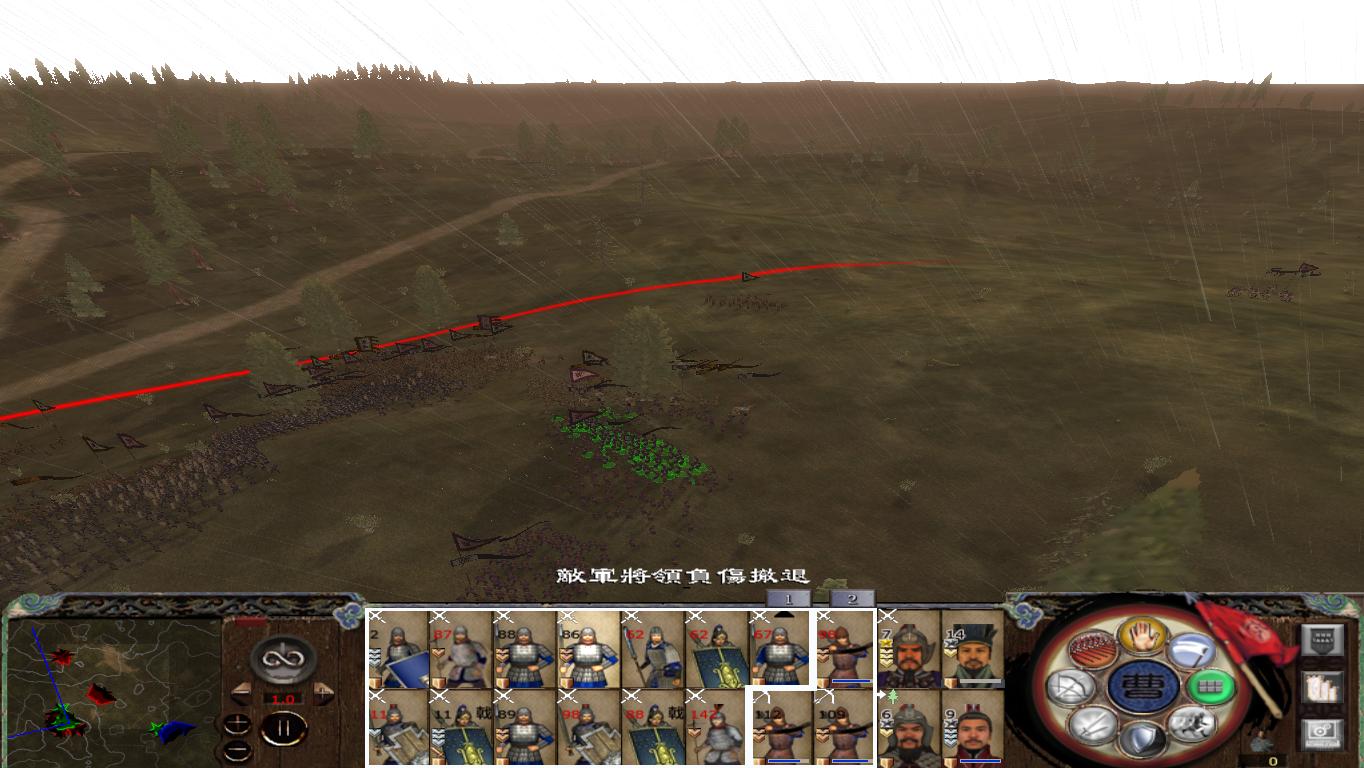Open the camera options icon at bottom right
The image size is (1364, 768).
[1322, 735]
